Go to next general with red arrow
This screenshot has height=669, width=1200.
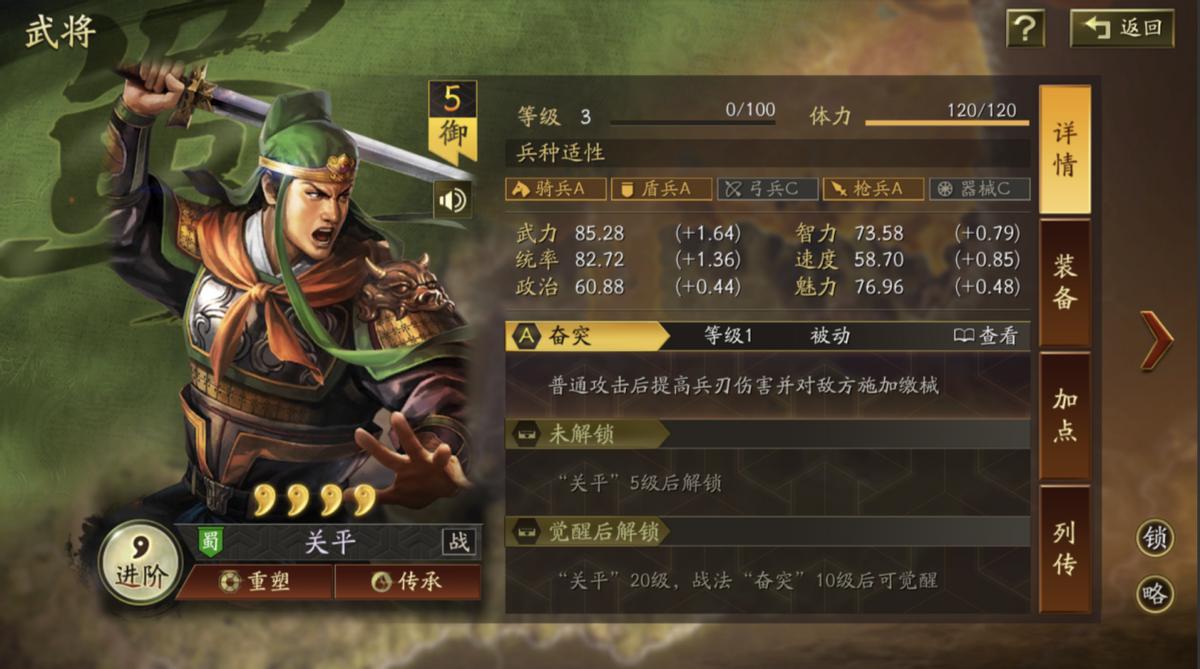(x=1156, y=340)
